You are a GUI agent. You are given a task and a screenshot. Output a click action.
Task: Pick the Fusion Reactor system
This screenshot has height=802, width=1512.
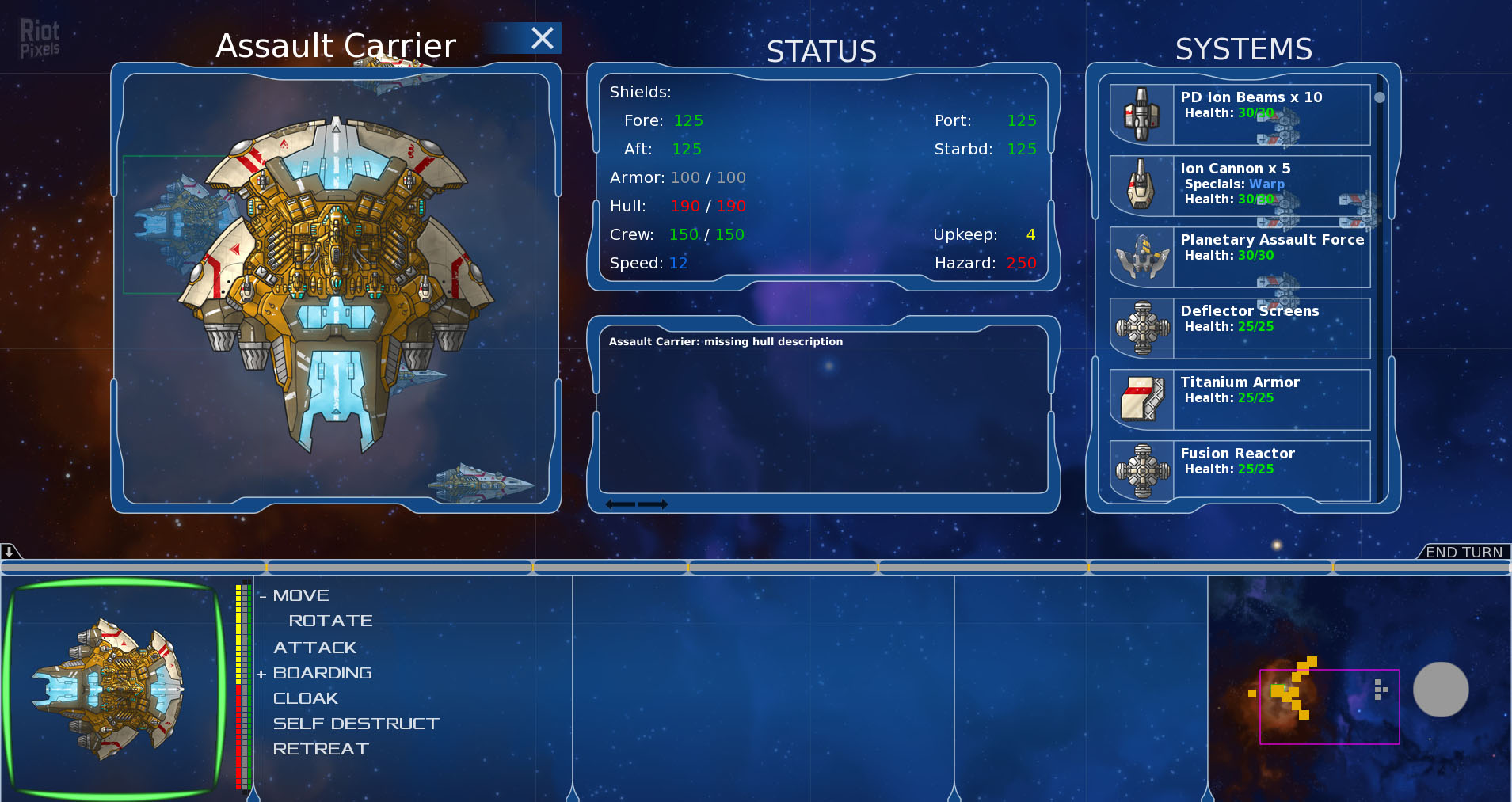tap(1240, 470)
